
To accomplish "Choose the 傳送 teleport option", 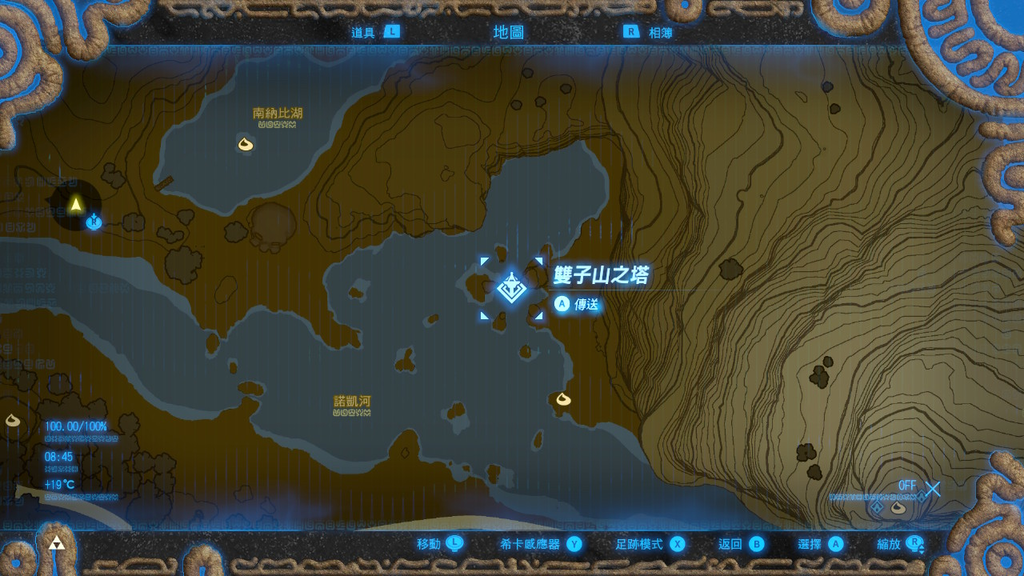I will [576, 304].
